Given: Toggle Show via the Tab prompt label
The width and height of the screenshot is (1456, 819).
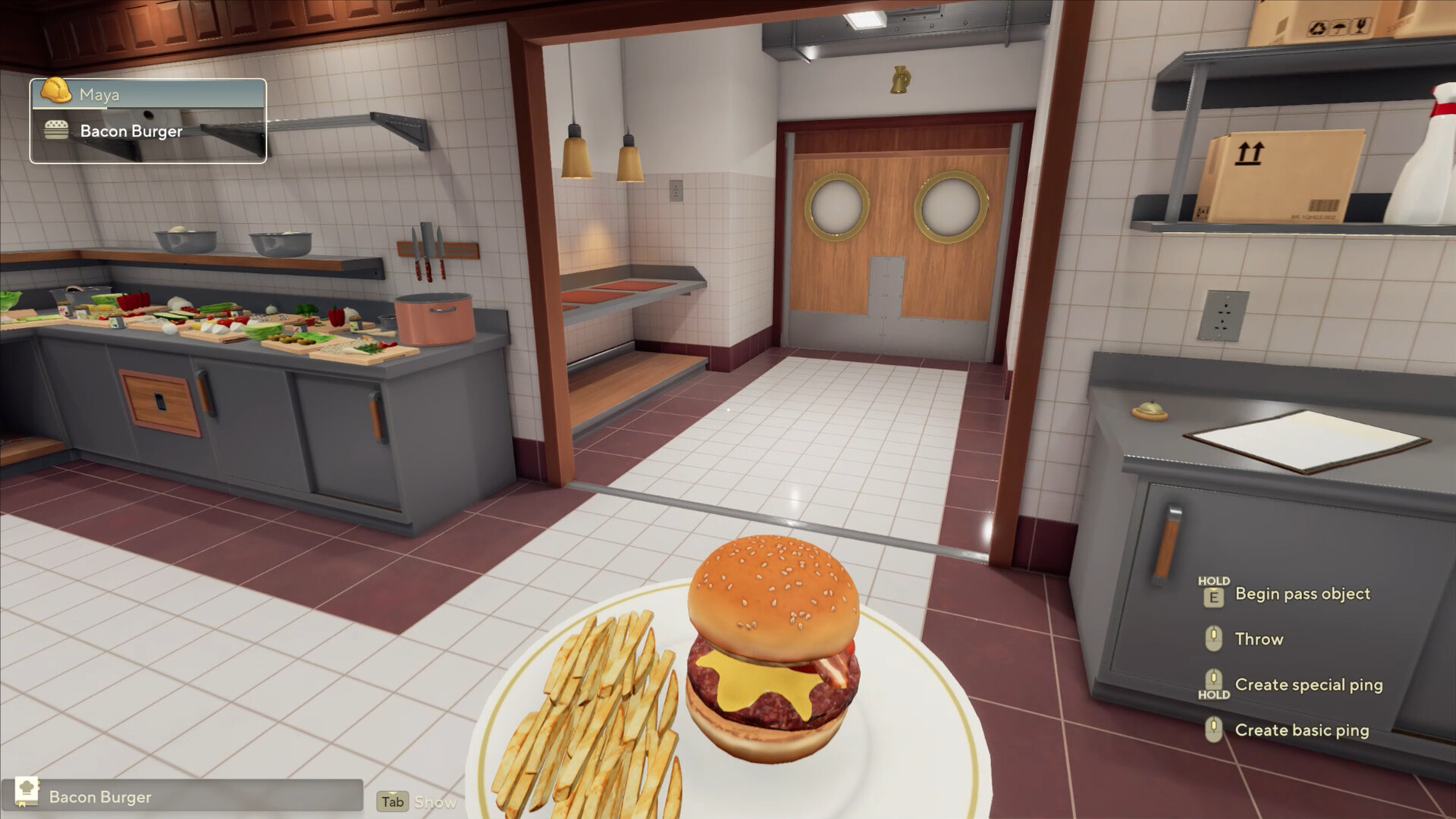Looking at the screenshot, I should 437,802.
